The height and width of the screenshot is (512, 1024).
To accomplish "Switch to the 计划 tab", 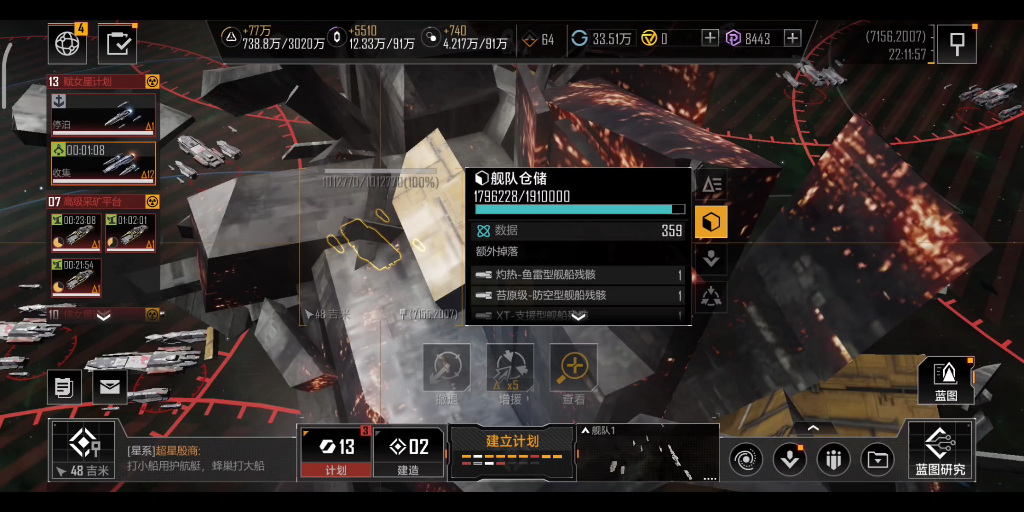I will [x=336, y=452].
